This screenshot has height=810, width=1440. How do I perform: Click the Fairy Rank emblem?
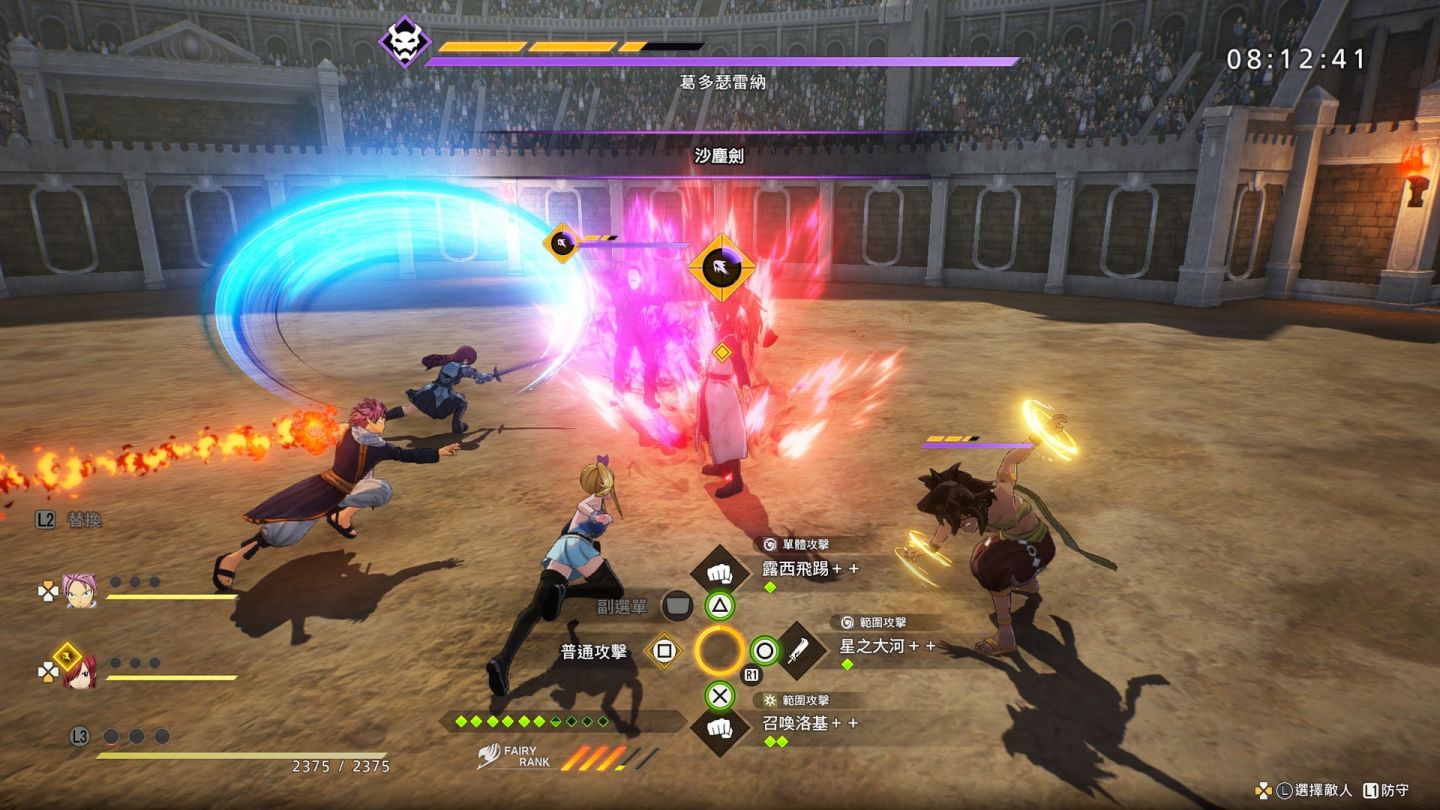pos(489,757)
